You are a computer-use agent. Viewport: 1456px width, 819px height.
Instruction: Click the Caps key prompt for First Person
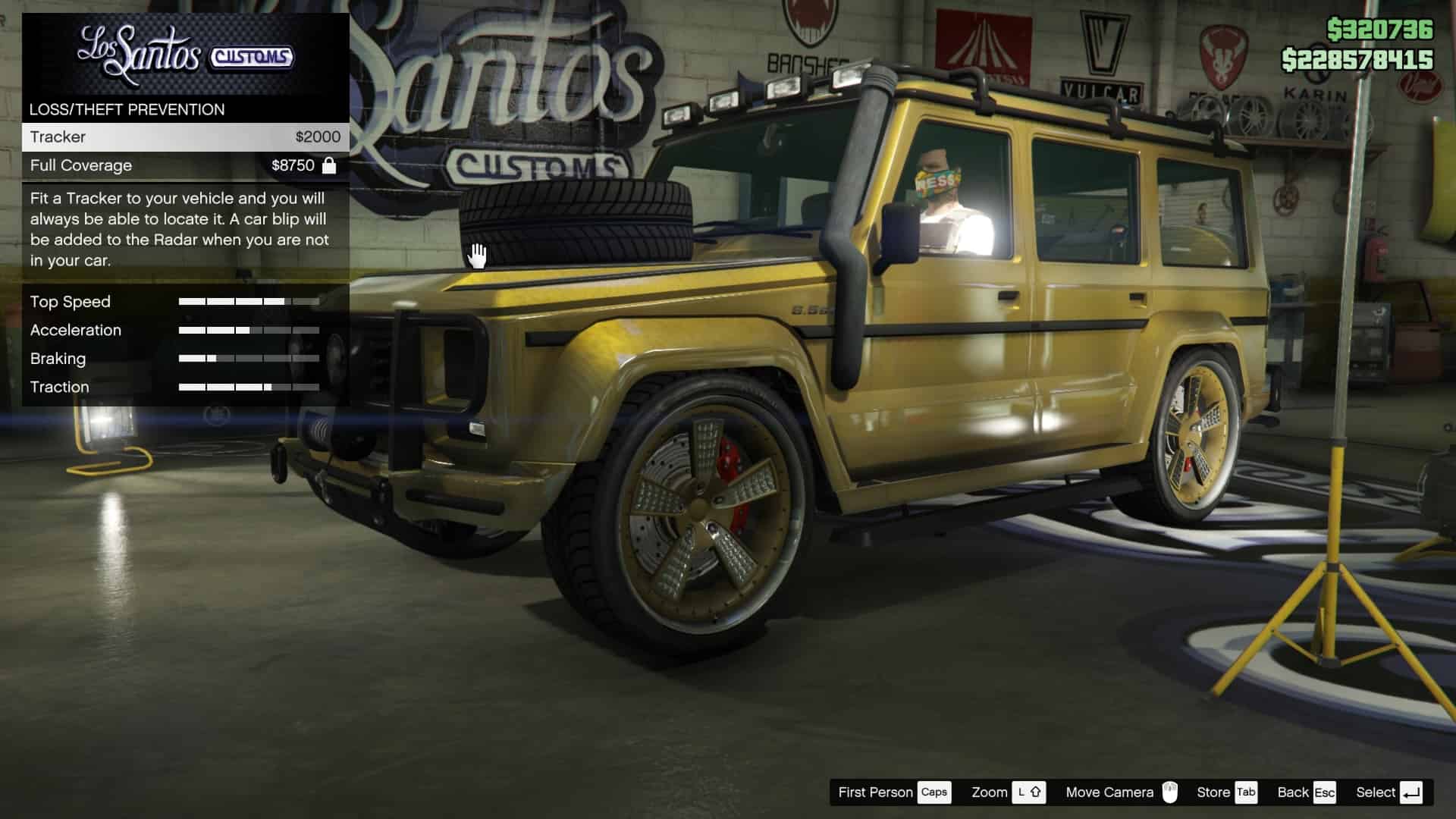[934, 792]
